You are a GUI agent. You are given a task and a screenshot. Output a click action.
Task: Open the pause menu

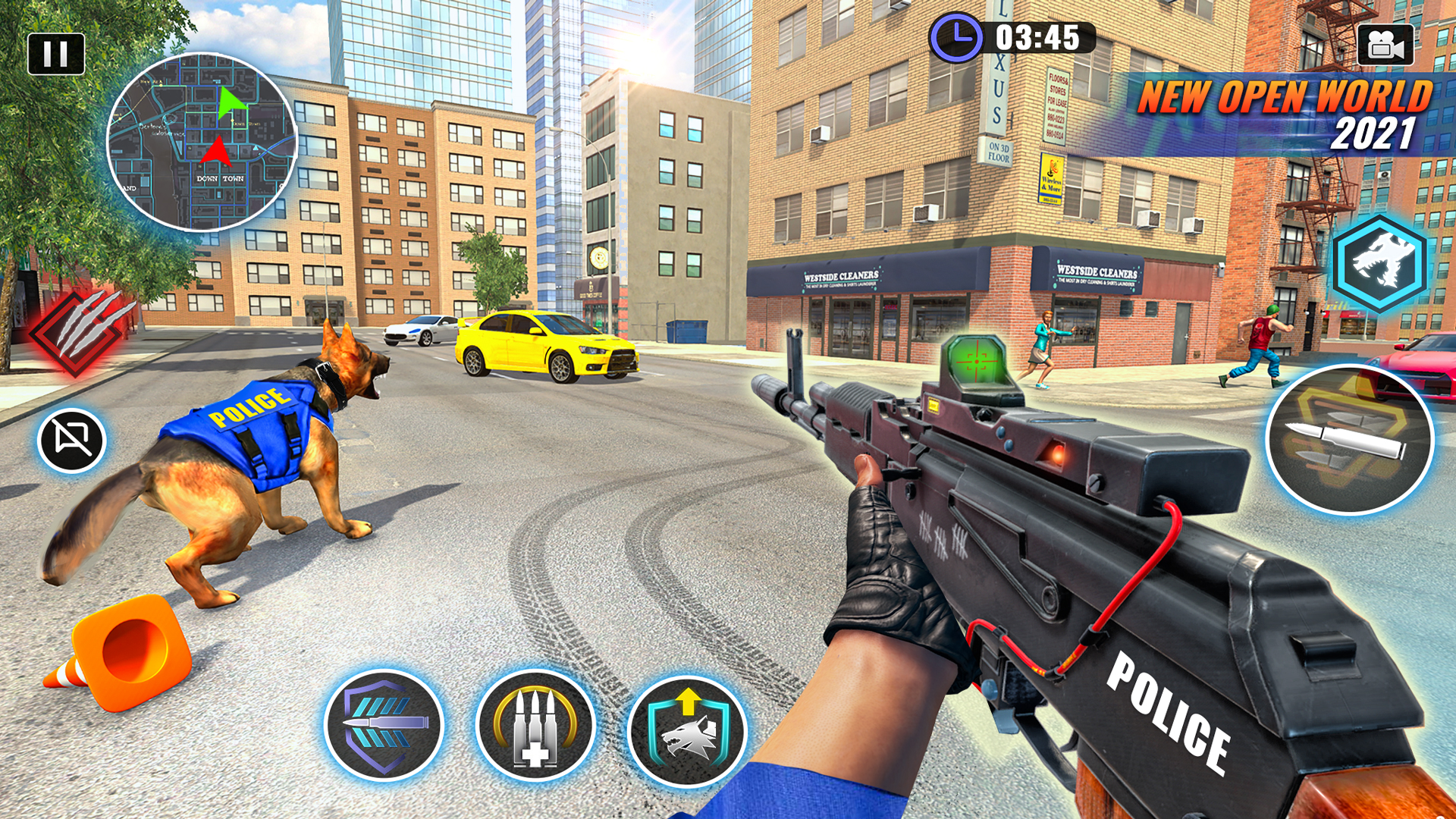click(x=57, y=52)
